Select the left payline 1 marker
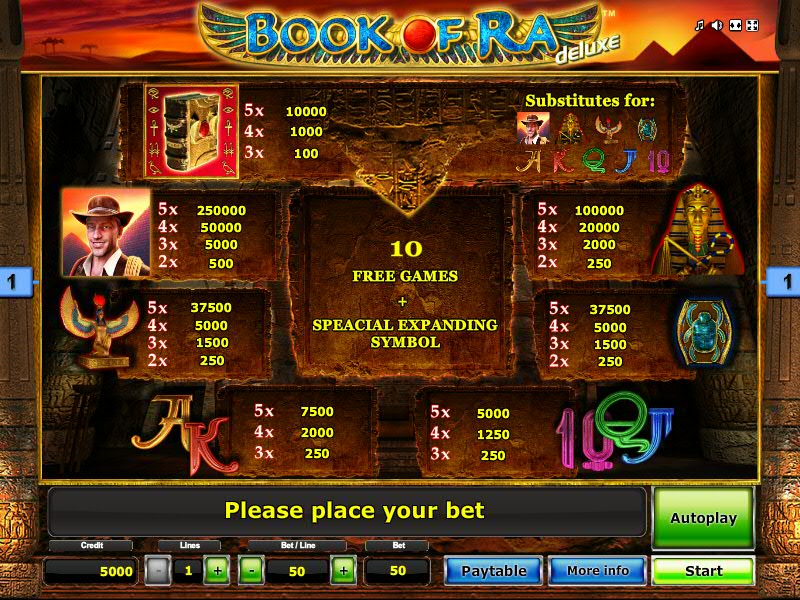 coord(12,283)
